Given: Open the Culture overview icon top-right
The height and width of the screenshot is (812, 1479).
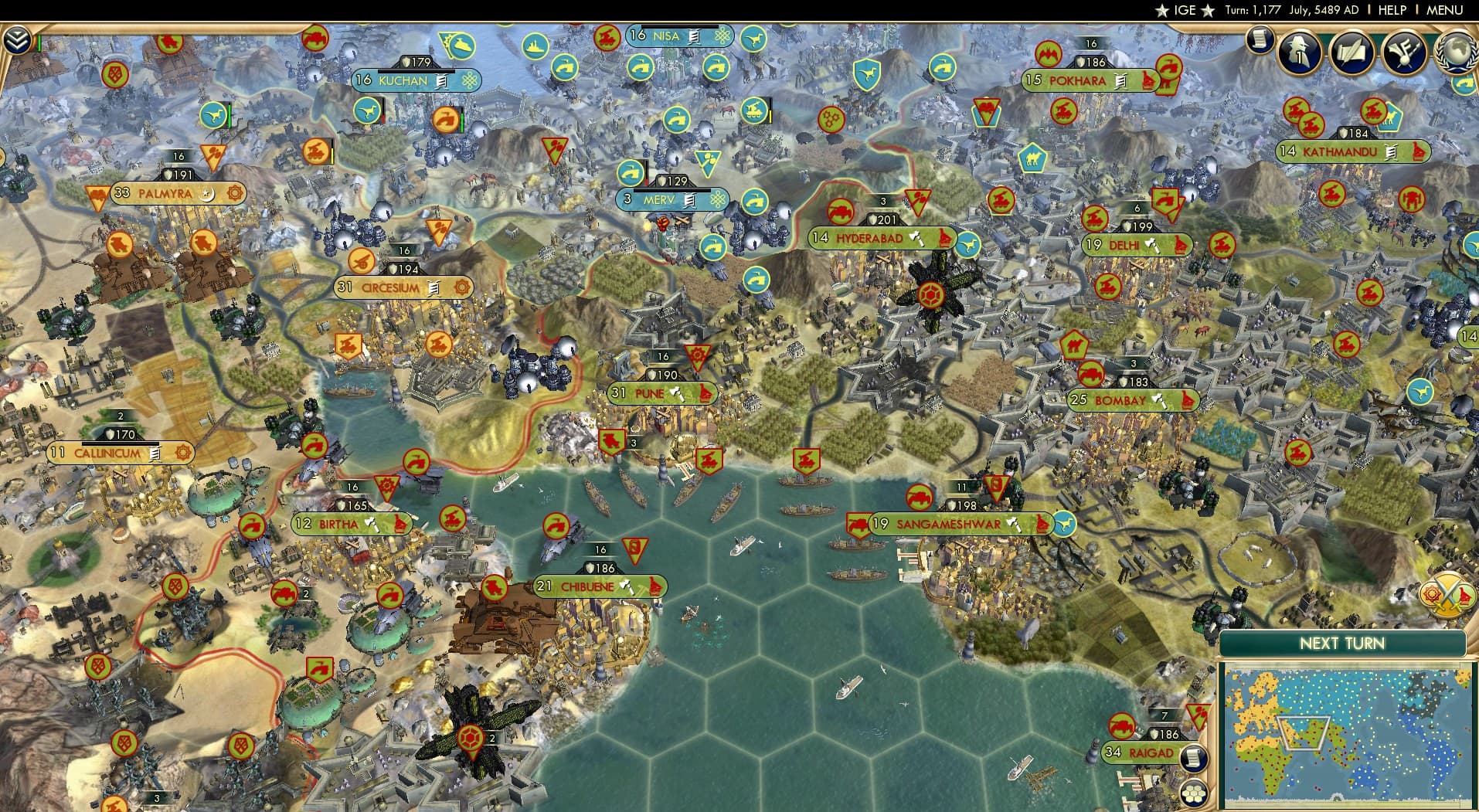Looking at the screenshot, I should 1404,53.
